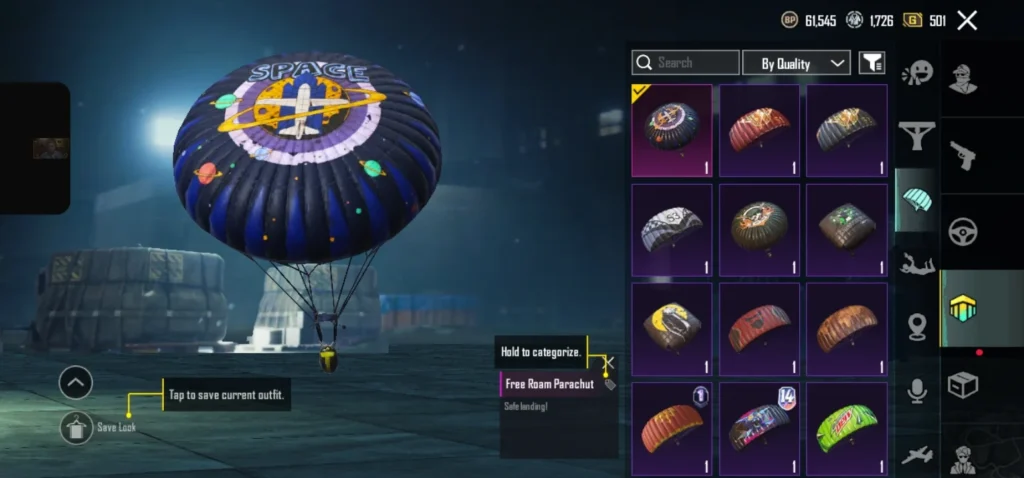Choose the orange parachute with the 1 badge
Screen dimensions: 1024x478
point(671,428)
